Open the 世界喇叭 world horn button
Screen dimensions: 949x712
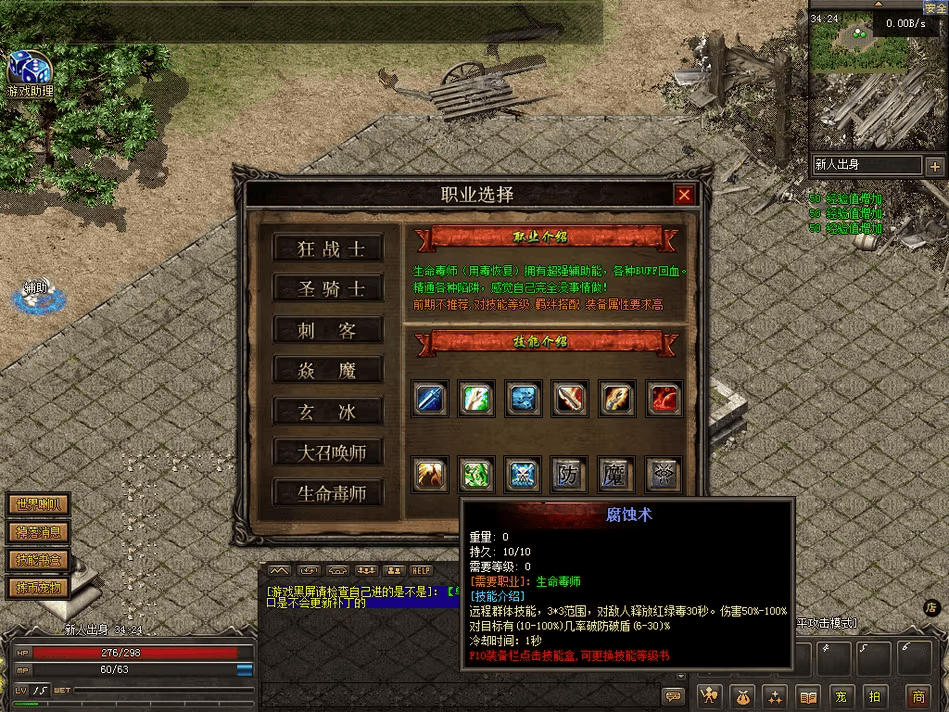click(37, 505)
